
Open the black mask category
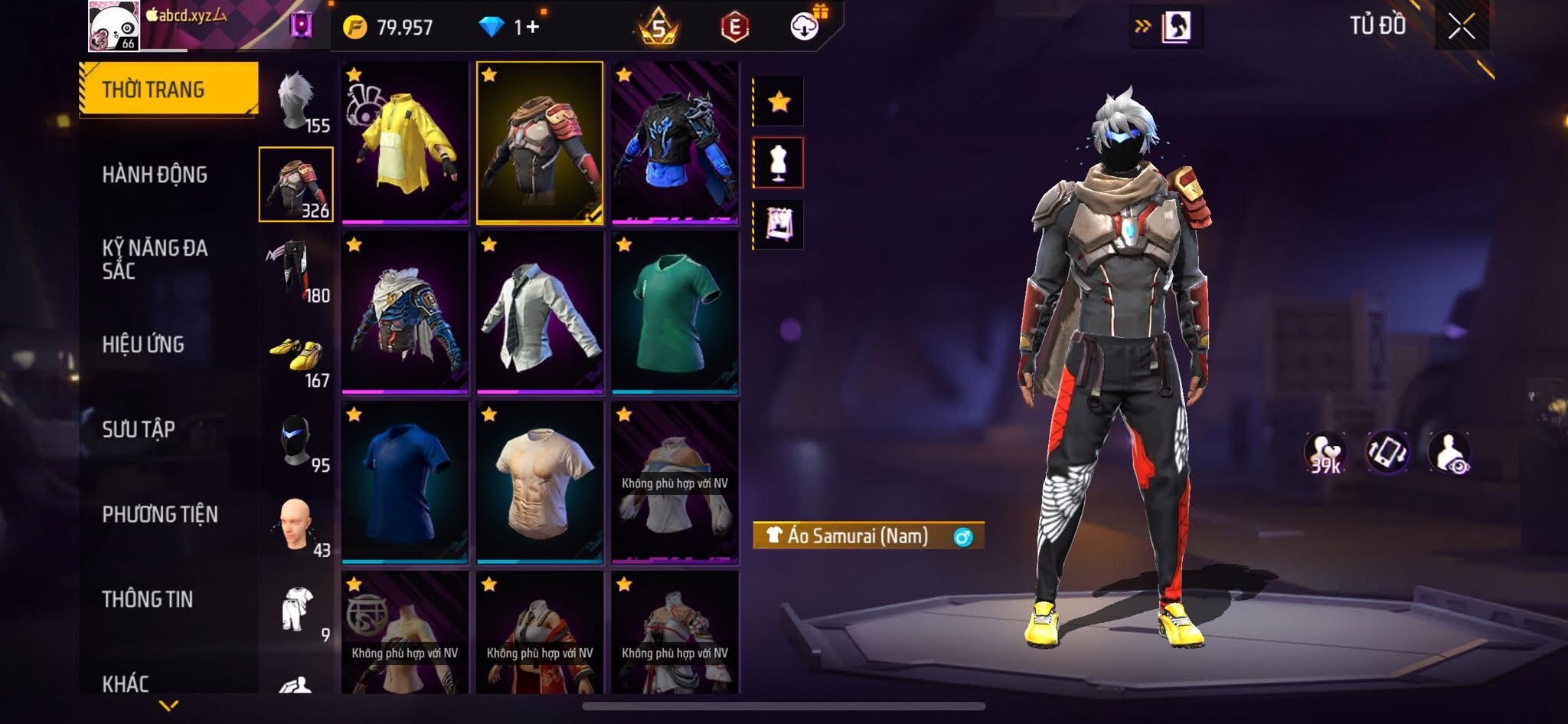[x=297, y=443]
